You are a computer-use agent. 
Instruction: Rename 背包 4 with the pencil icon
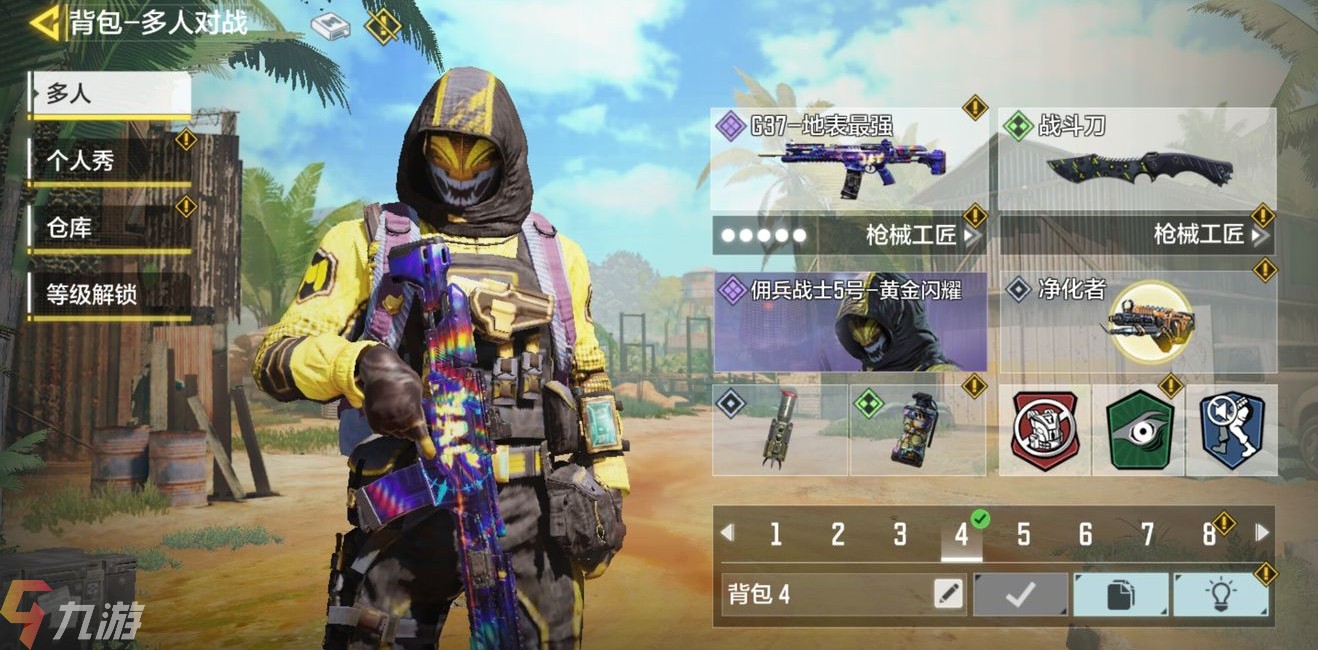tap(948, 595)
